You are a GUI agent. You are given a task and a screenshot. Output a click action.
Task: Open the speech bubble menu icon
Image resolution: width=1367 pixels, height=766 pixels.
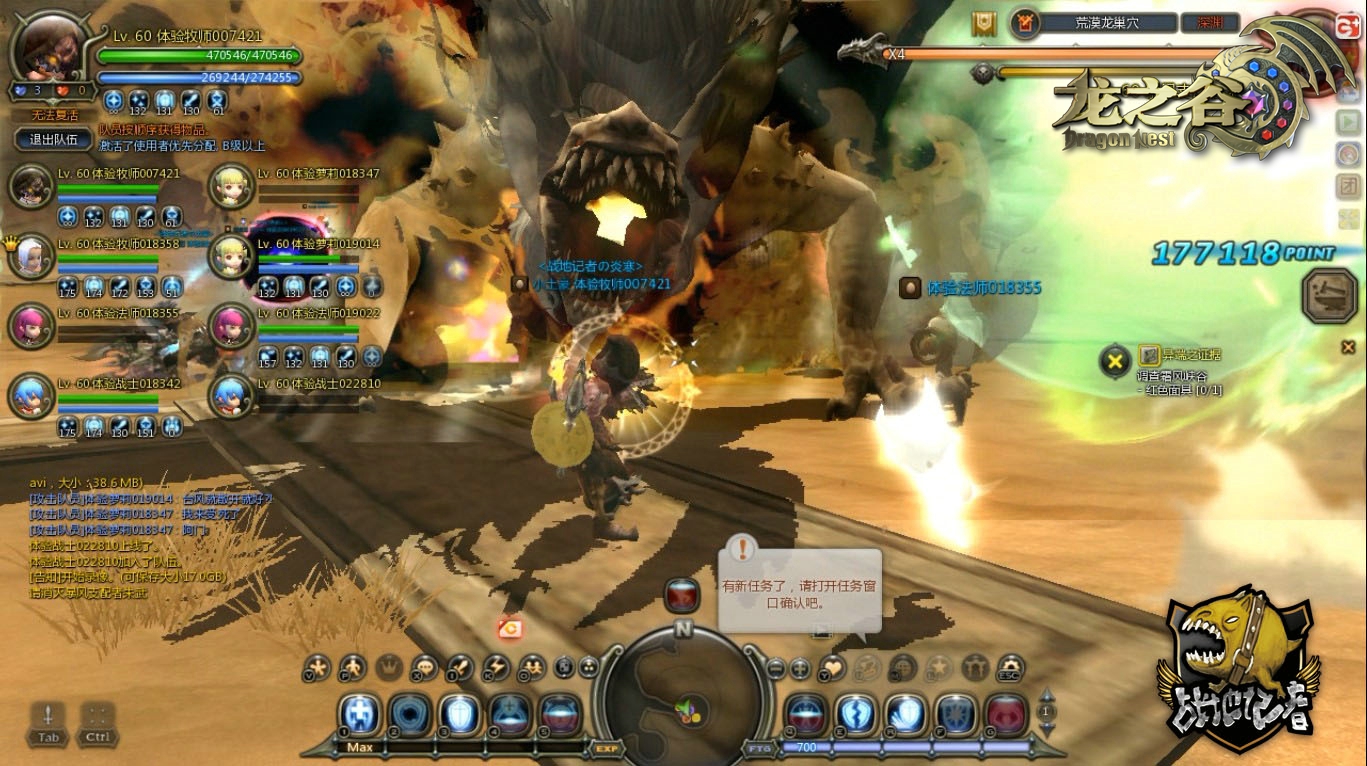pyautogui.click(x=424, y=667)
